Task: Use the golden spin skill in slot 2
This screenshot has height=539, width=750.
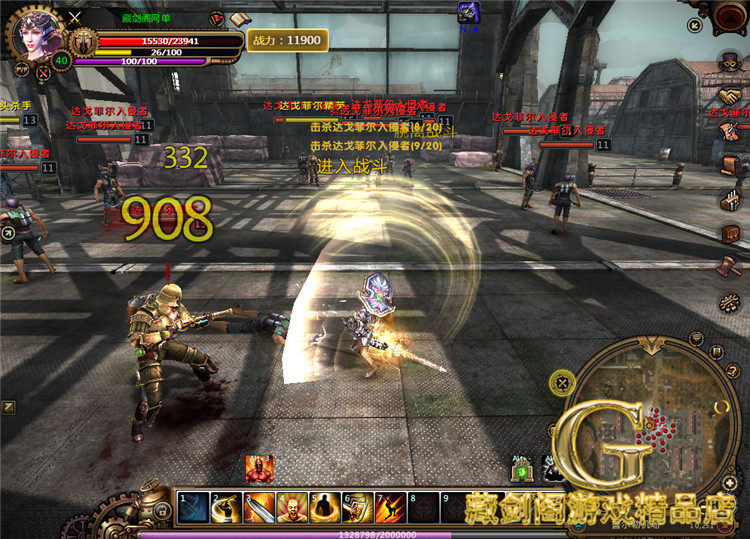Action: (227, 508)
